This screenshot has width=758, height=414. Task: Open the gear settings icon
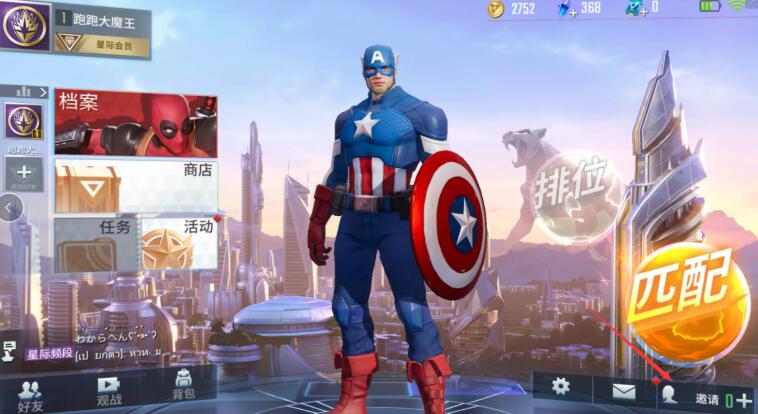click(561, 386)
